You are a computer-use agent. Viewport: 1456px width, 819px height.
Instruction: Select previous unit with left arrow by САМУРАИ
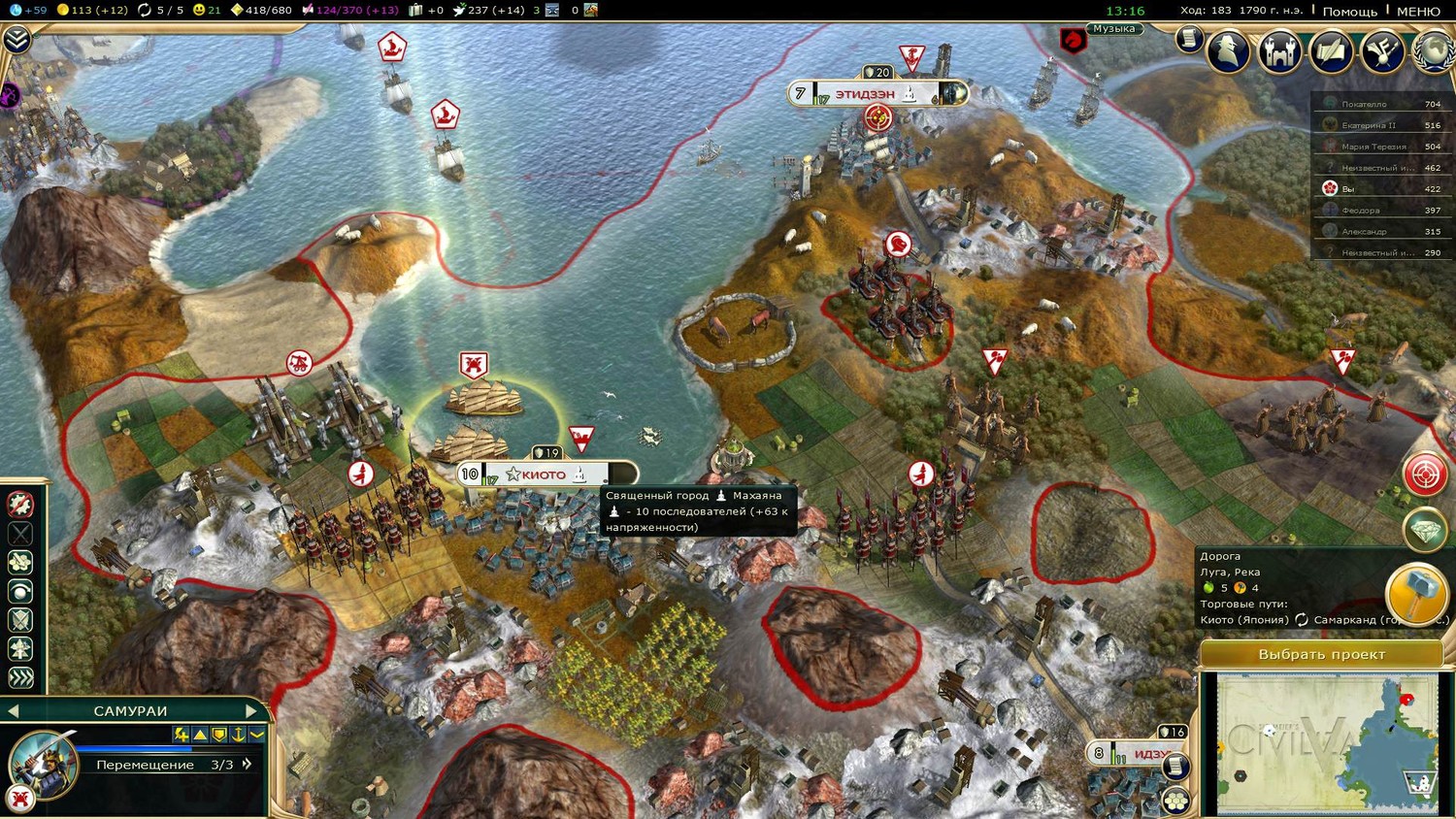(x=14, y=711)
